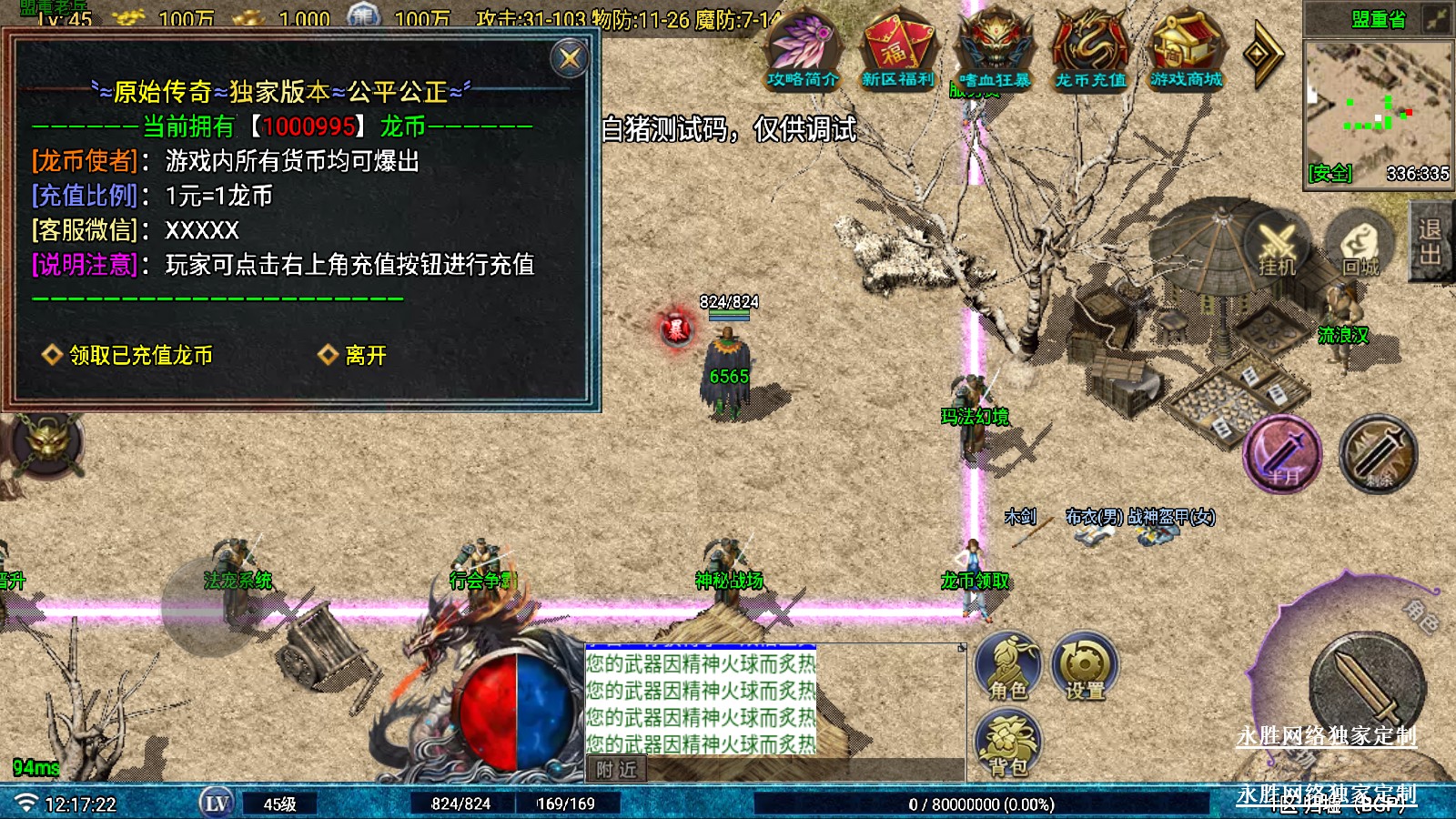
Task: Click the 退出 exit button
Action: [1431, 241]
